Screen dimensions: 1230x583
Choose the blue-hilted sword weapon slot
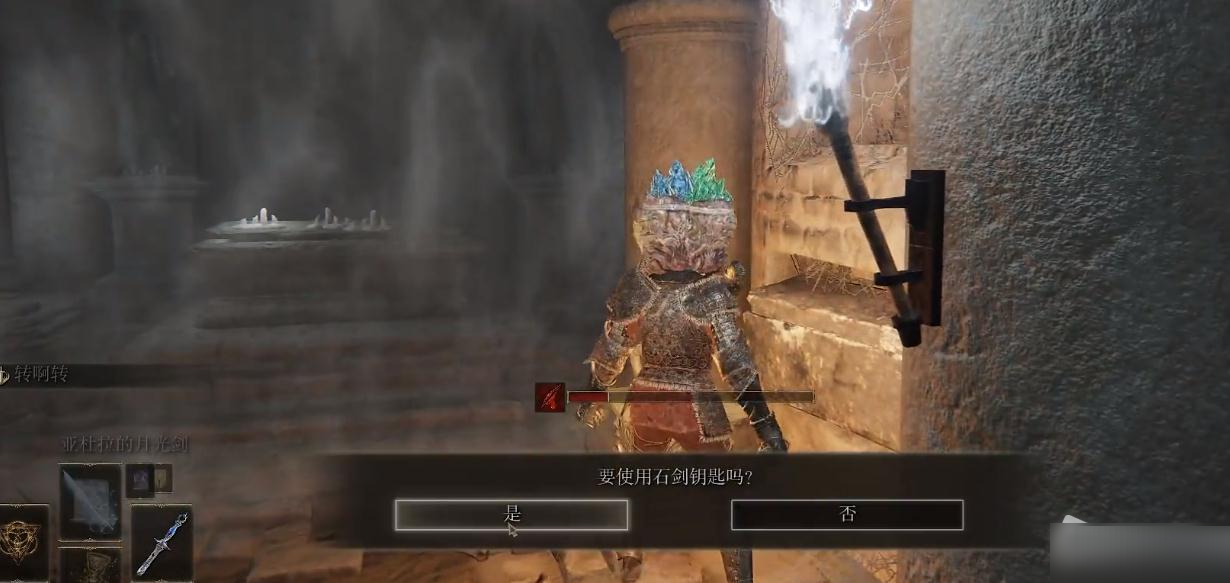[x=161, y=542]
